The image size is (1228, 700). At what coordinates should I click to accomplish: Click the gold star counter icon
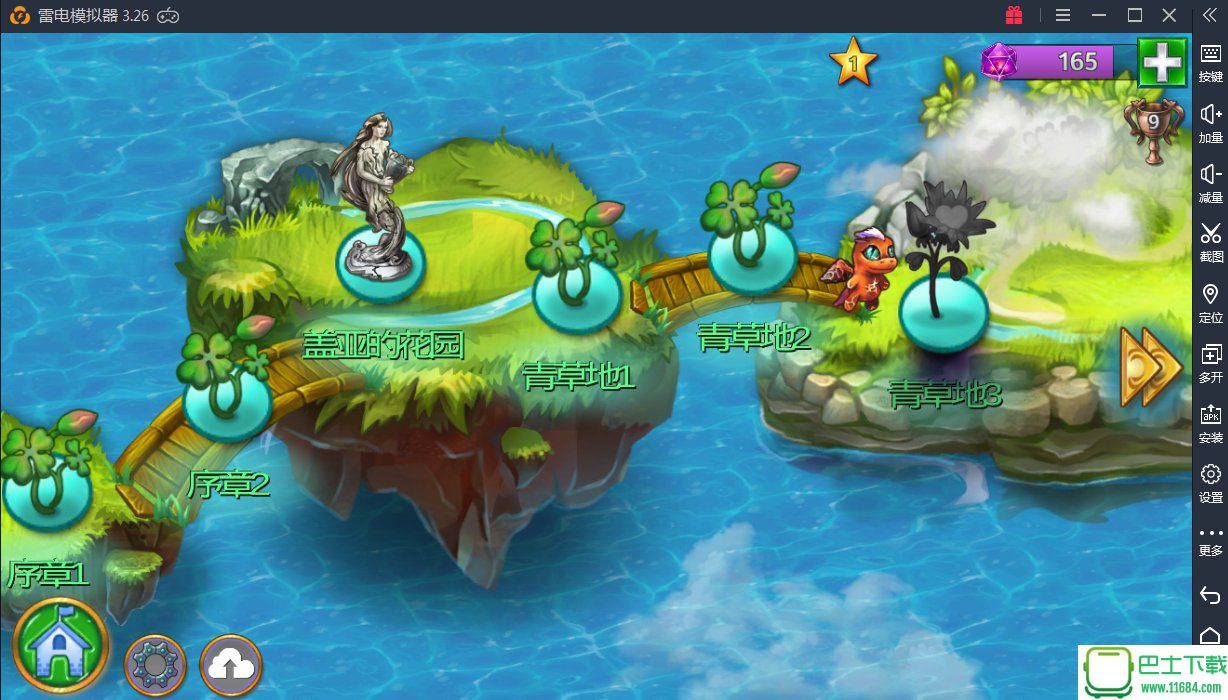coord(853,62)
